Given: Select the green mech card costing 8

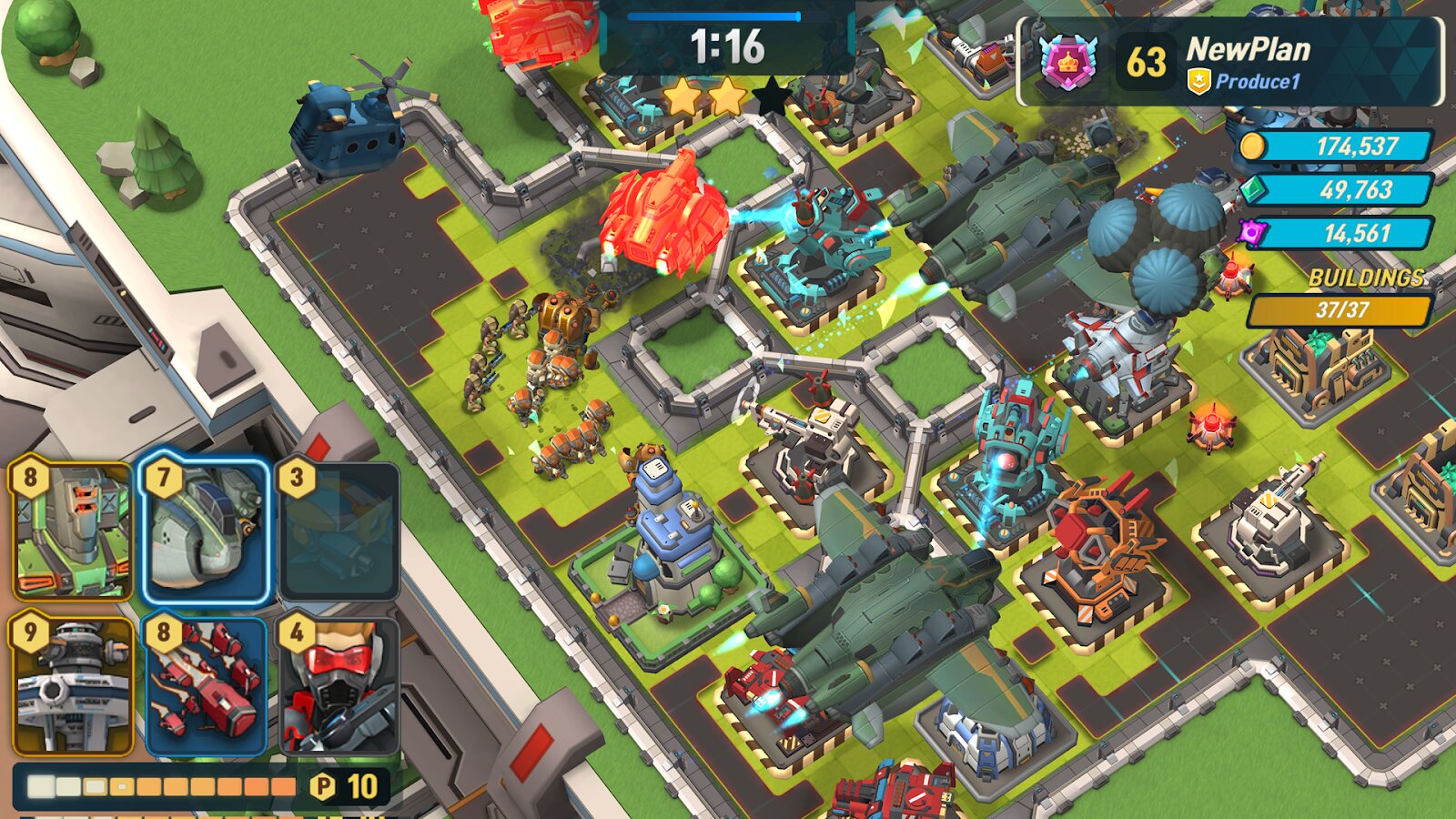Looking at the screenshot, I should pos(73,530).
